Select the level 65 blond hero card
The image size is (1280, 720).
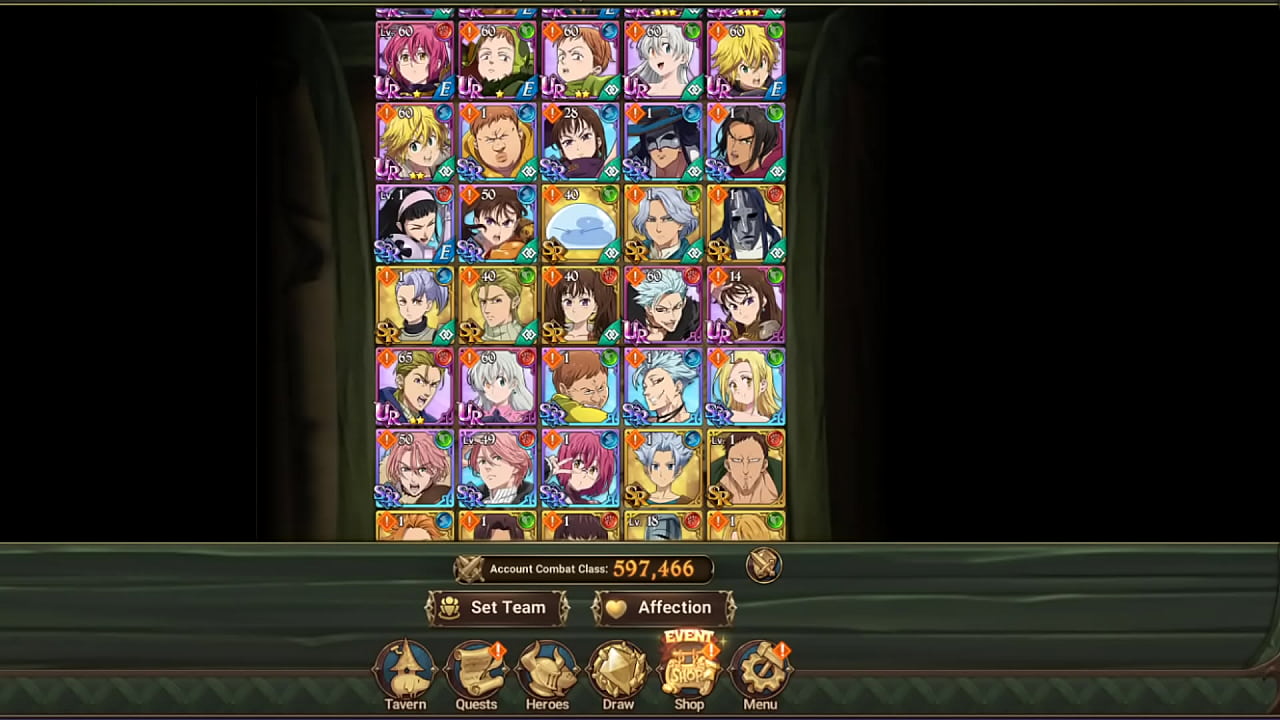(x=414, y=386)
